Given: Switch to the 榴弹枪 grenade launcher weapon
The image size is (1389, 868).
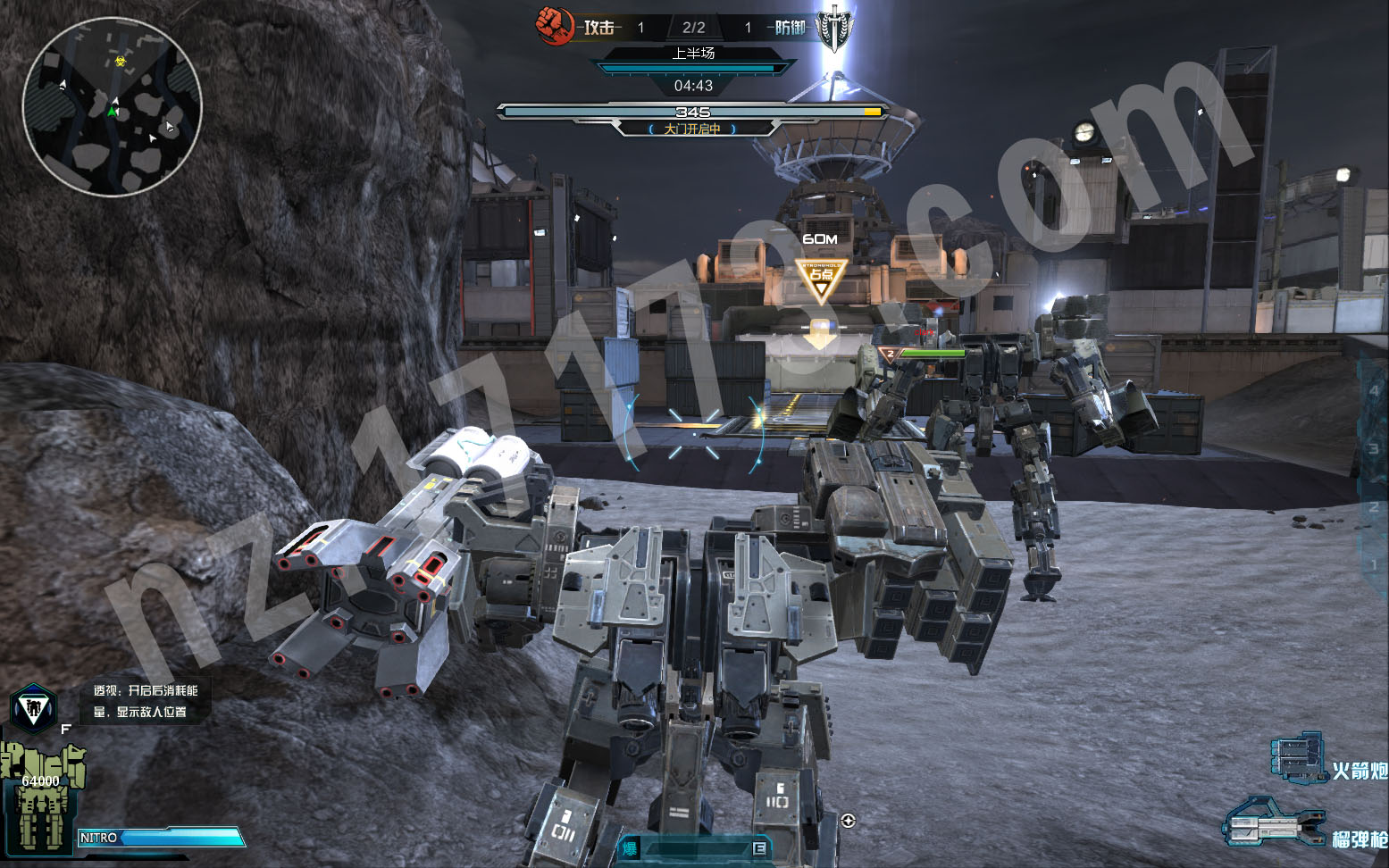Looking at the screenshot, I should 1272,823.
